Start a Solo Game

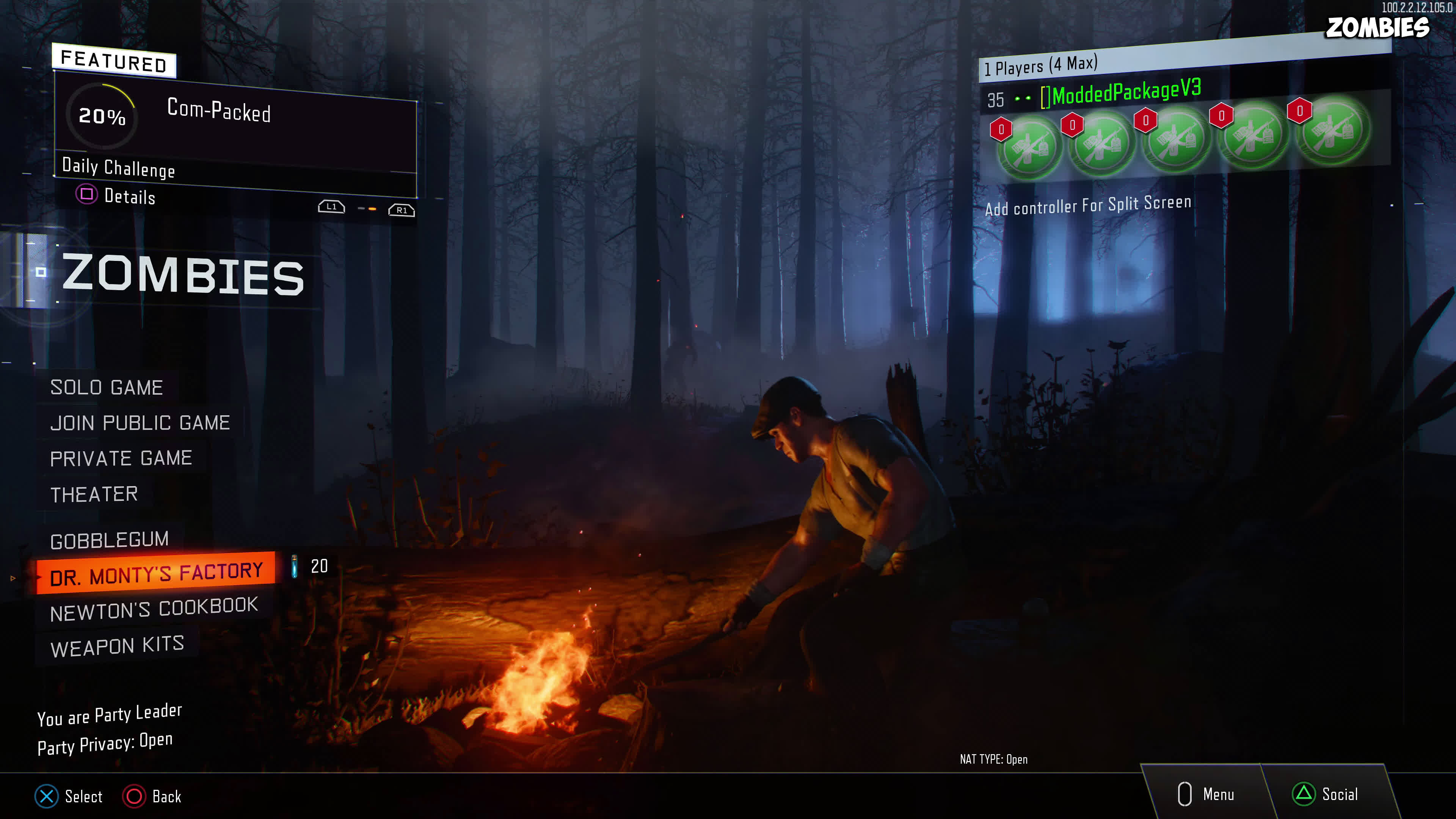point(106,388)
